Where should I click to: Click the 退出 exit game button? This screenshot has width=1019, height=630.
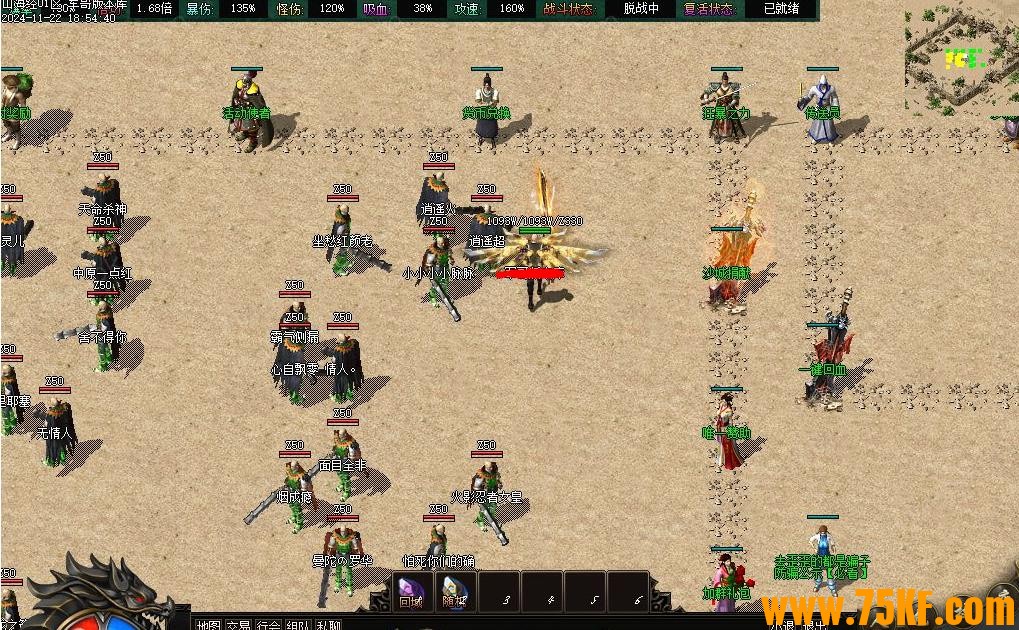click(x=815, y=625)
